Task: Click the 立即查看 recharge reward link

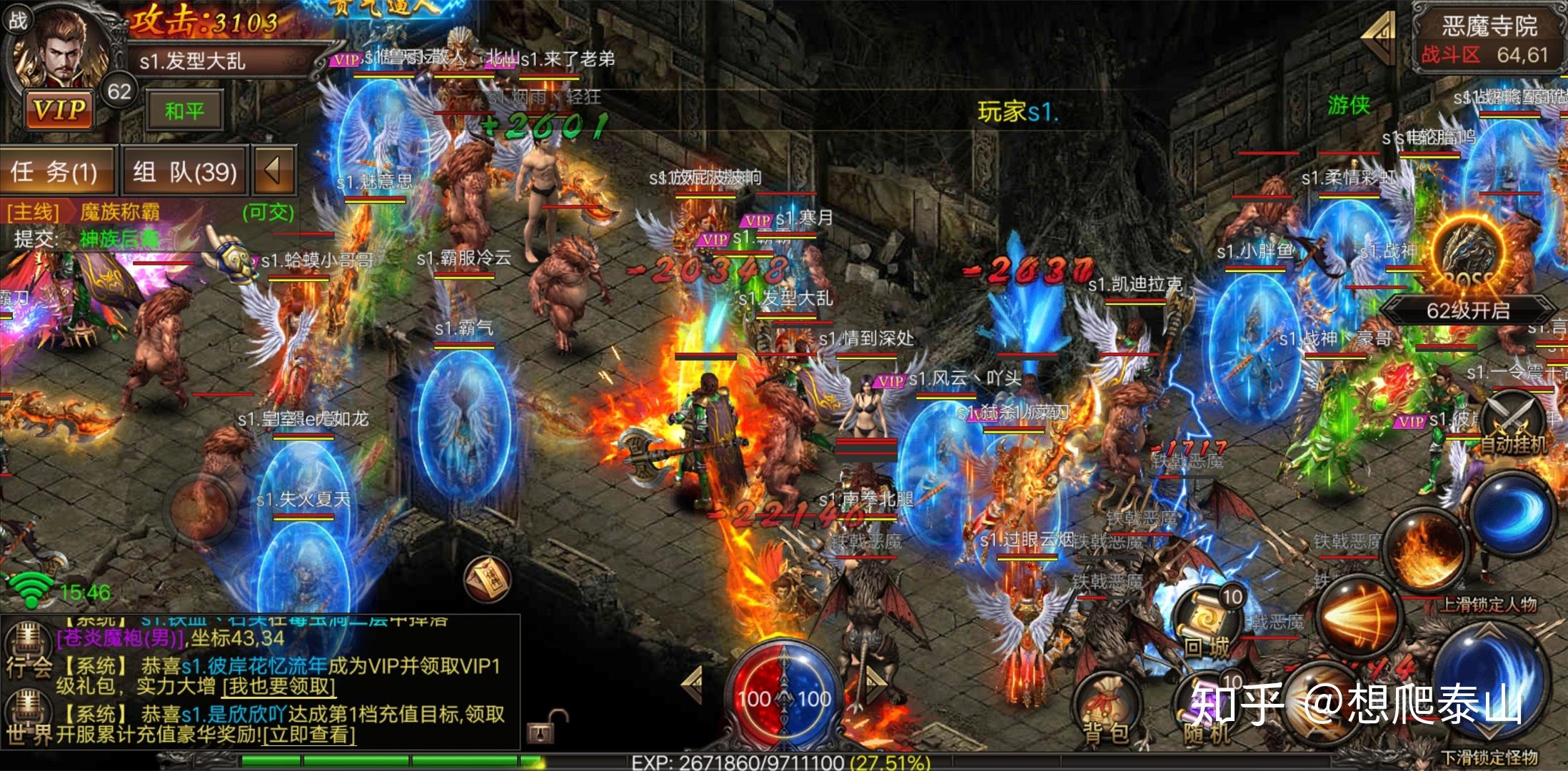Action: coord(308,735)
